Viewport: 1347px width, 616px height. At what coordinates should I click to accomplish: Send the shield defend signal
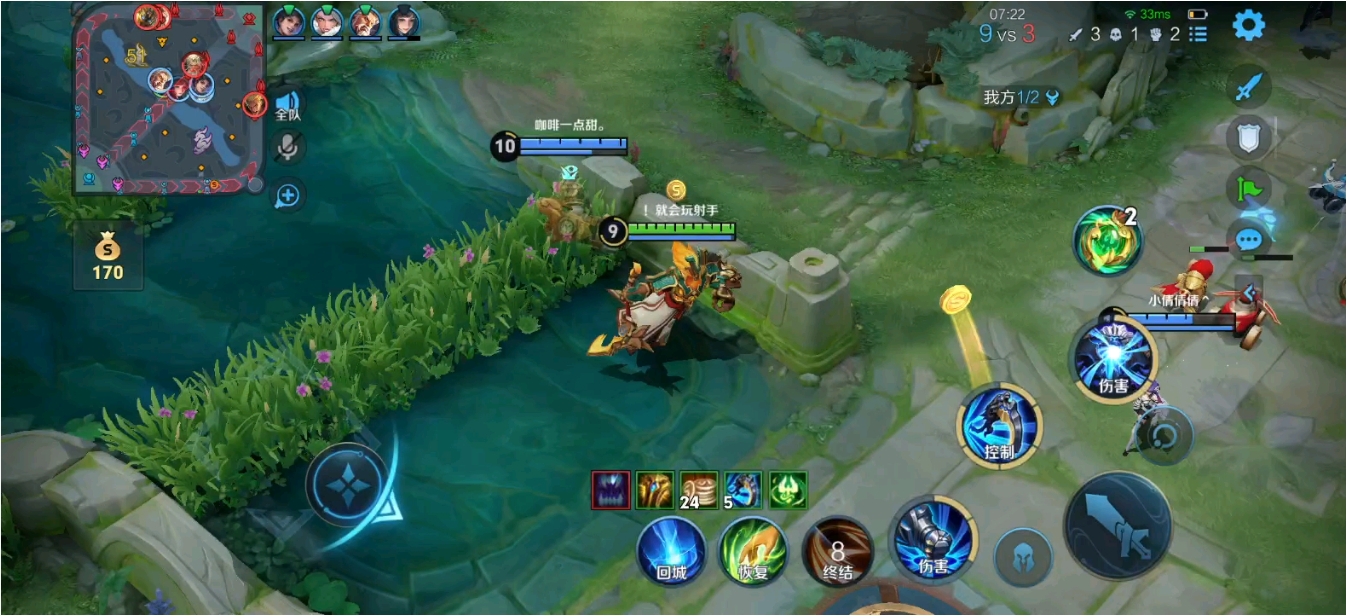(x=1249, y=137)
